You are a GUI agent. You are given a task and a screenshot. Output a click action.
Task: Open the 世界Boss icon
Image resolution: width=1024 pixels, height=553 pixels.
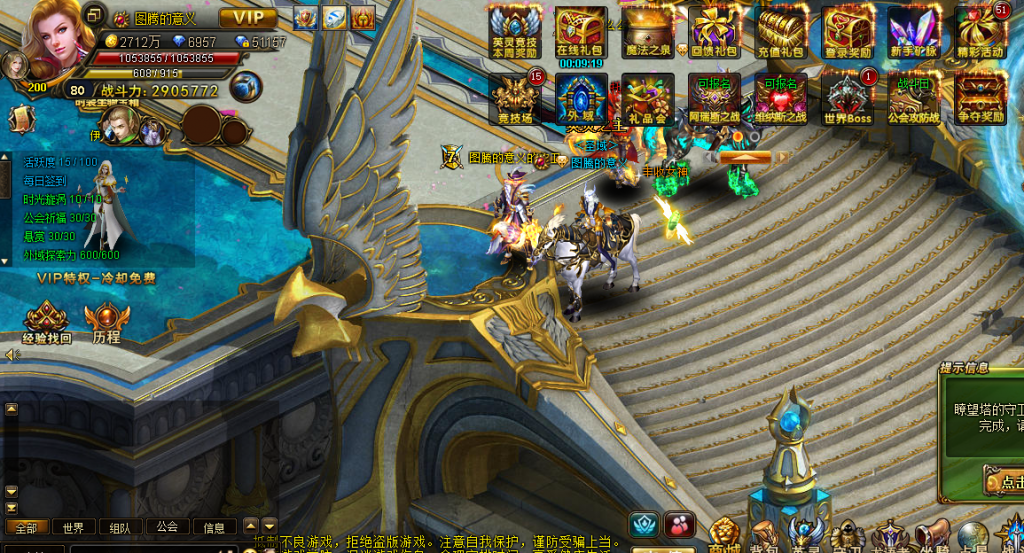pos(848,98)
